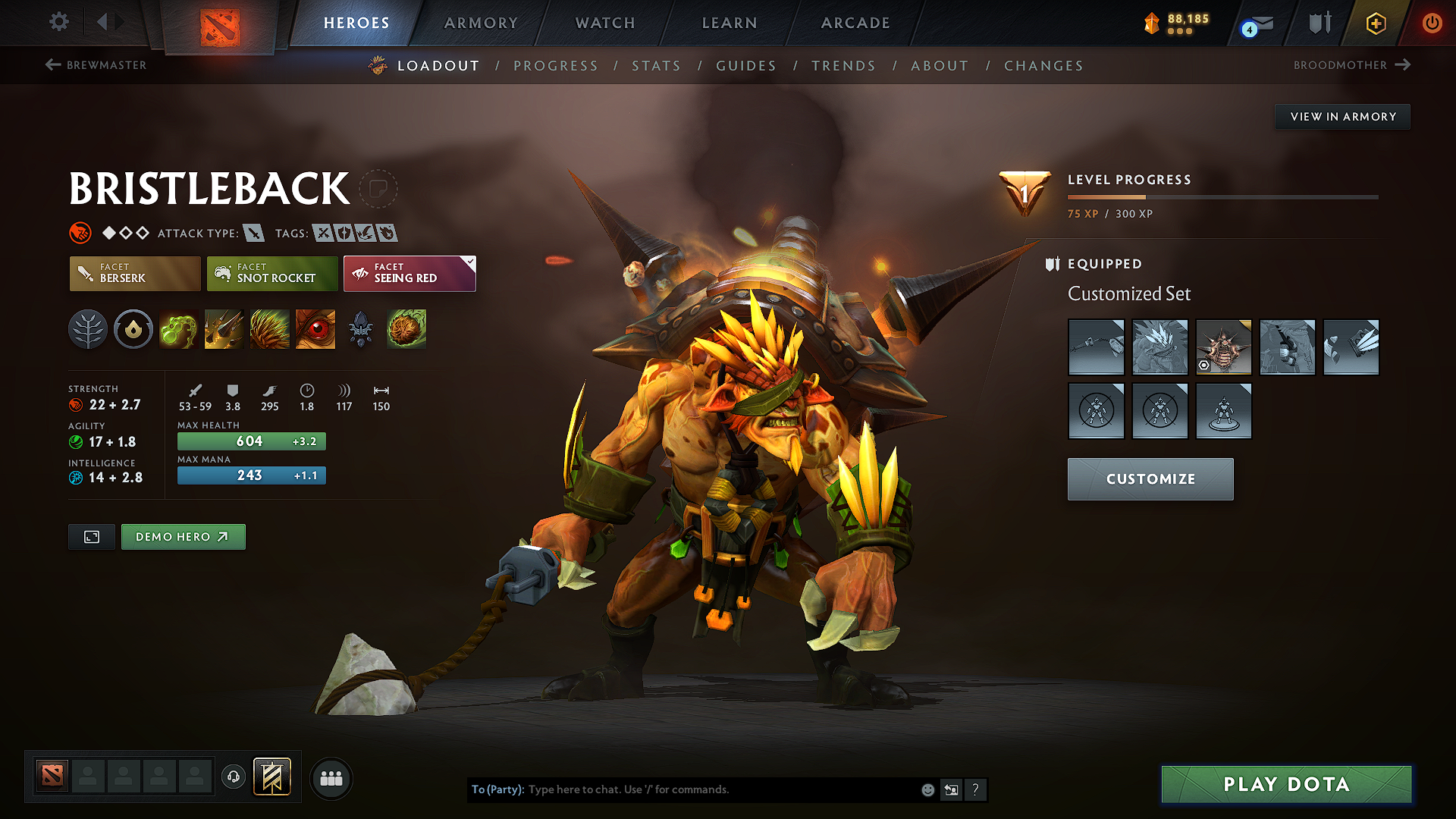Screen dimensions: 1456x819
Task: Select the Viscous Nasal Goo ability icon
Action: [178, 329]
